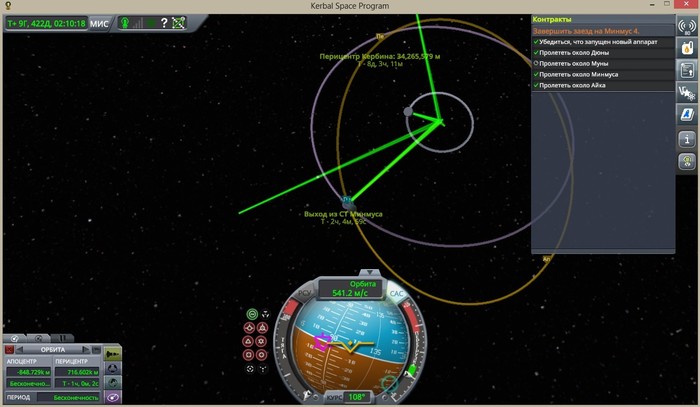Open the blue A app button

tap(688, 116)
